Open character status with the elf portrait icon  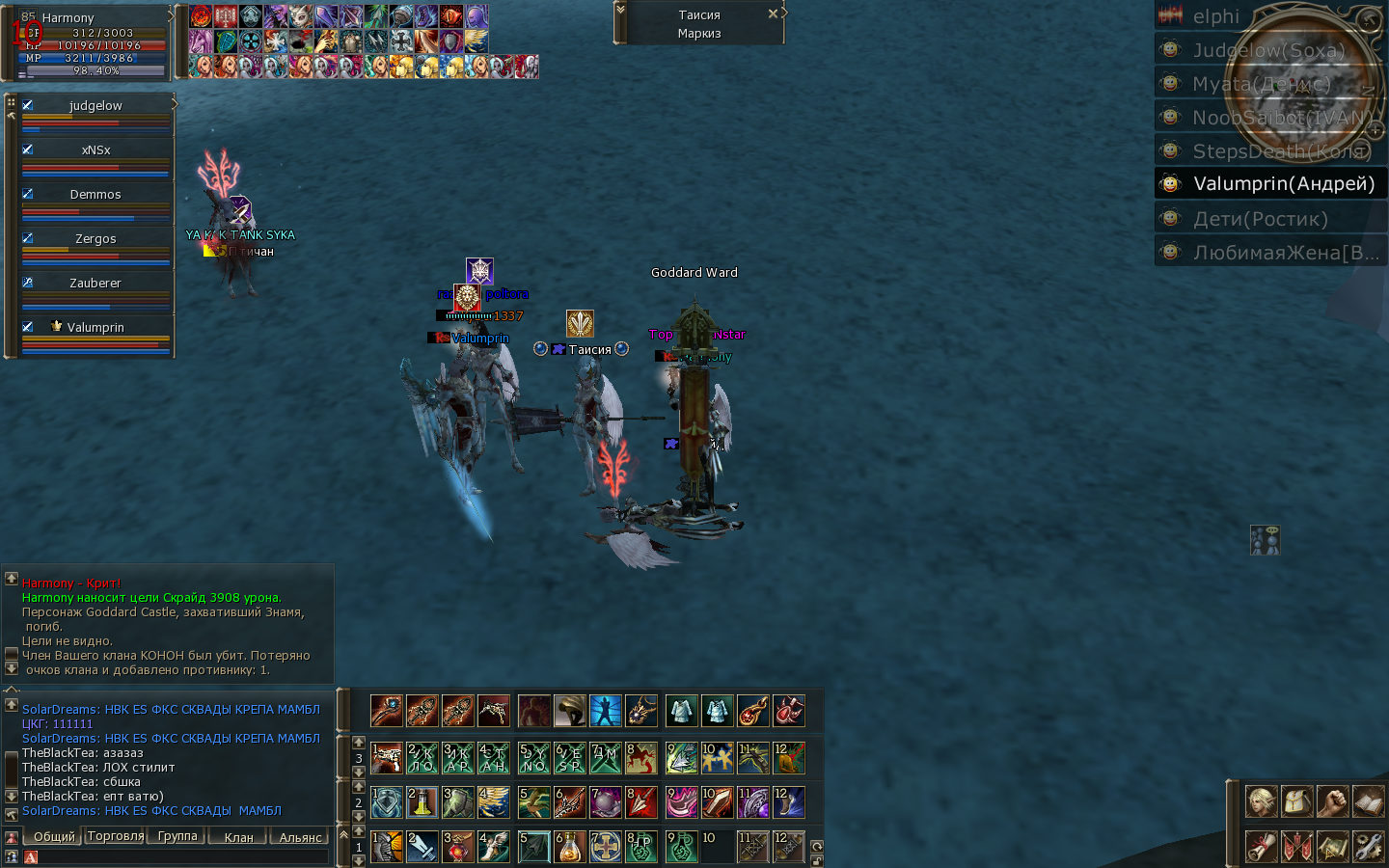pyautogui.click(x=1261, y=801)
